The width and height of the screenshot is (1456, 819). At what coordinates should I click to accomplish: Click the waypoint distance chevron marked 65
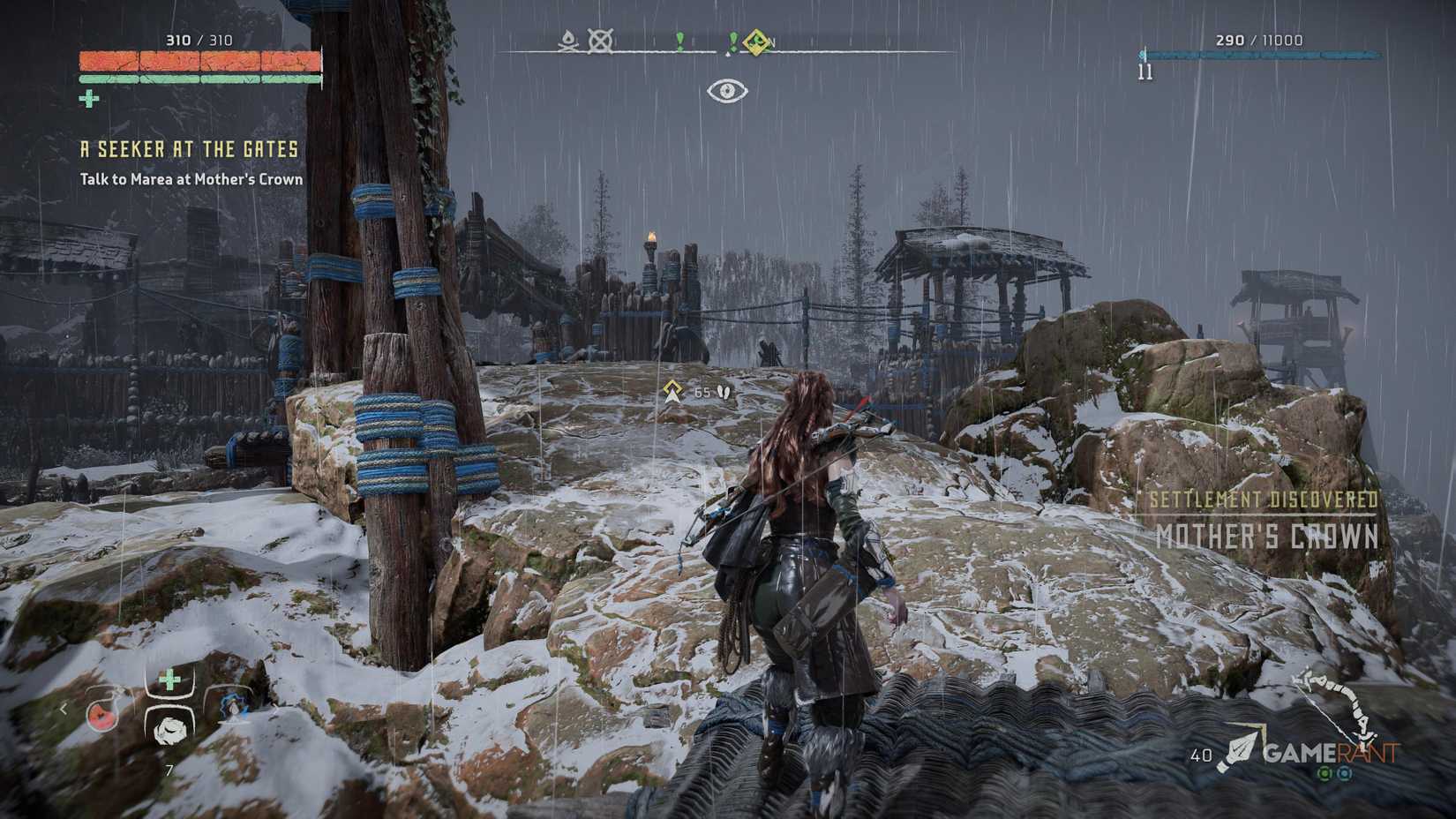674,389
